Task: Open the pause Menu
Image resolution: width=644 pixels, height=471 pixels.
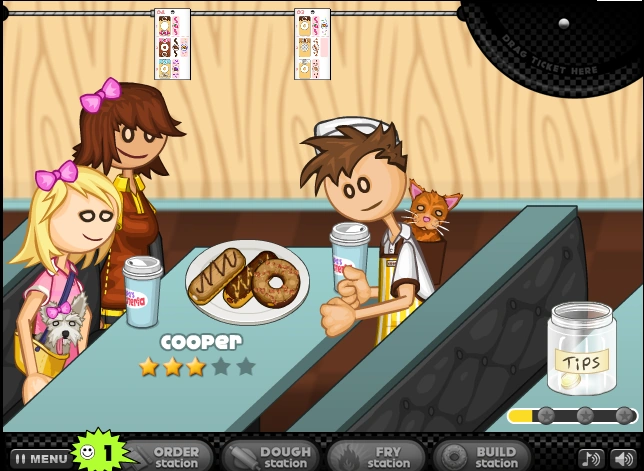Action: (40, 458)
